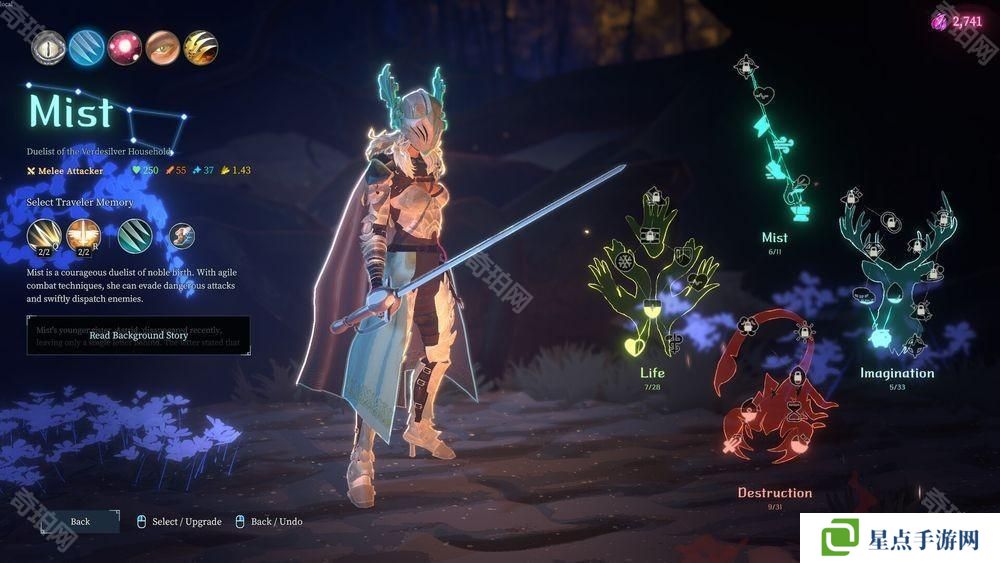Upgrade the yellow heart node in Life
This screenshot has width=1000, height=563.
632,347
